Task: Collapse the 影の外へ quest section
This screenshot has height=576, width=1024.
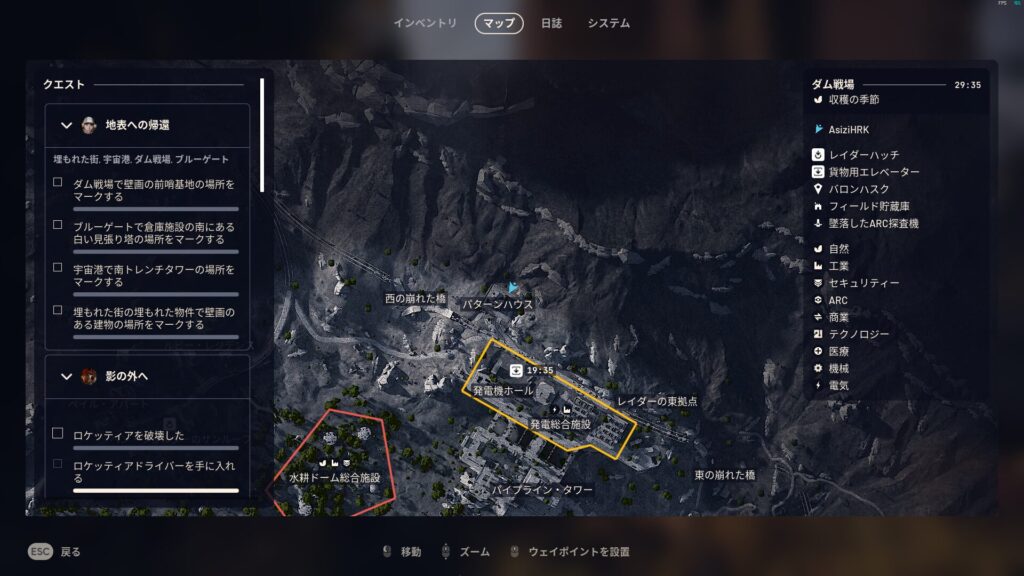Action: (x=67, y=376)
